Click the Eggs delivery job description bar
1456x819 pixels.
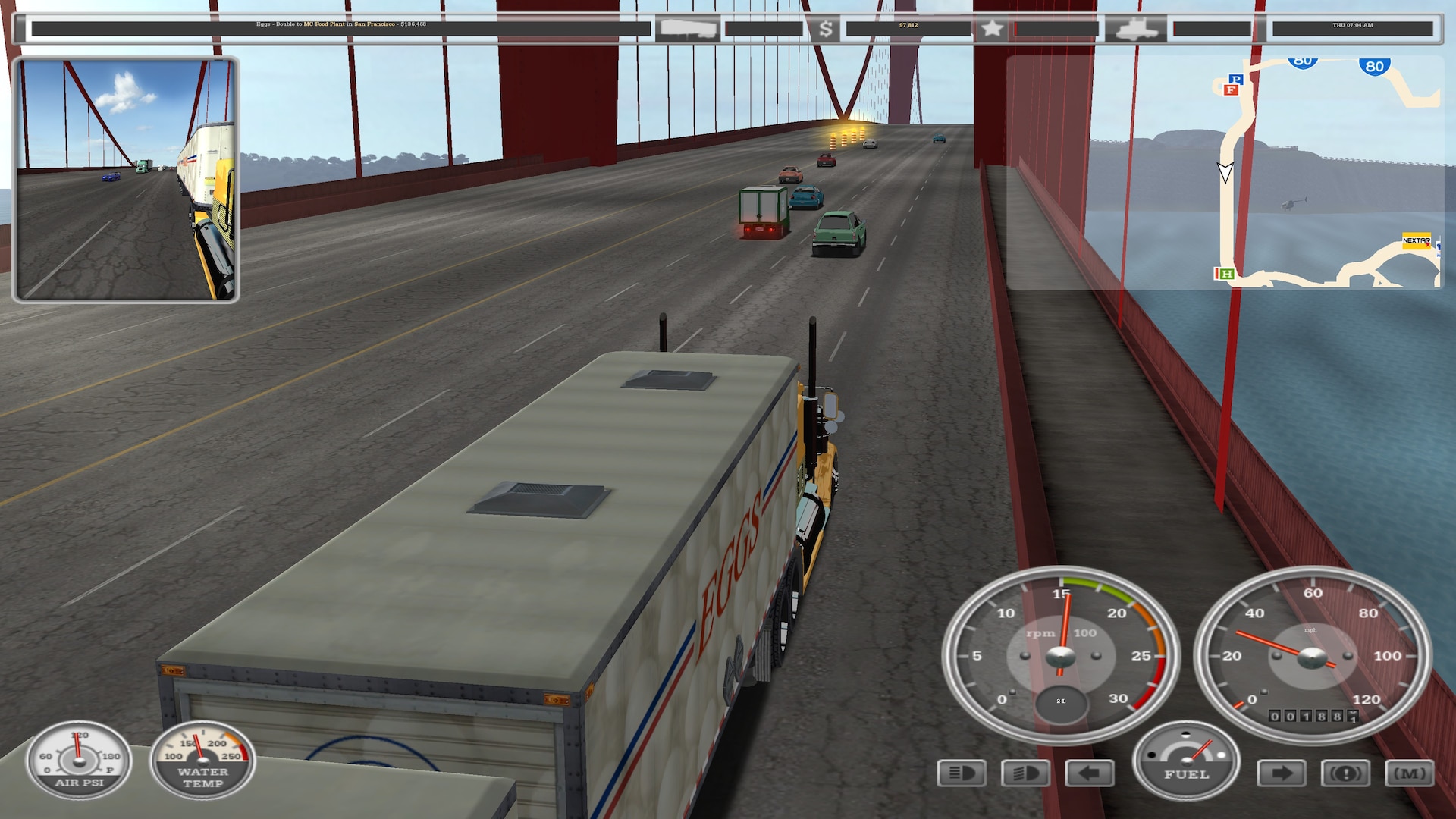341,29
